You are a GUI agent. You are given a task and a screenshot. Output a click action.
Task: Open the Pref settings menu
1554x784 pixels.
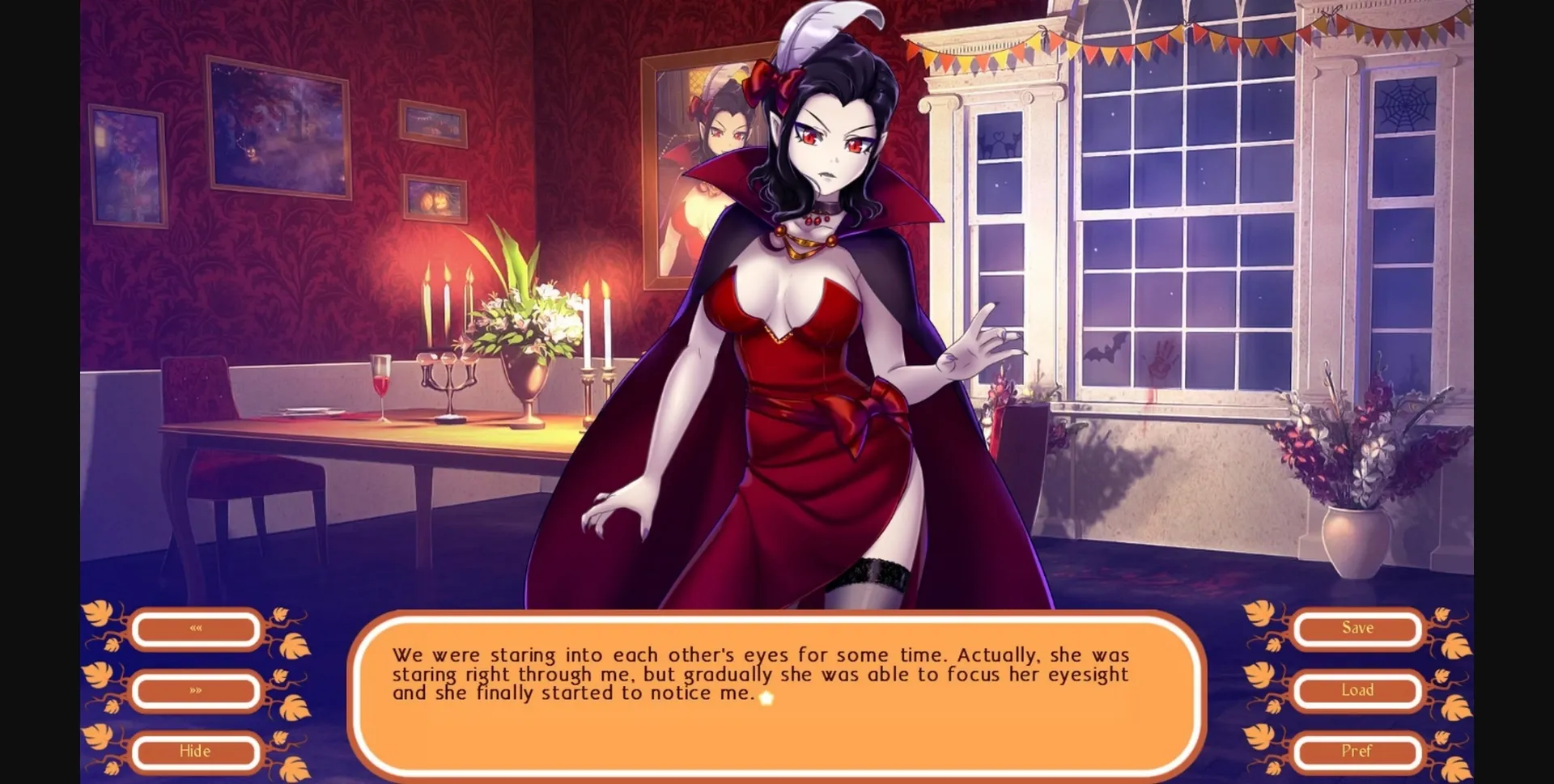click(1358, 751)
